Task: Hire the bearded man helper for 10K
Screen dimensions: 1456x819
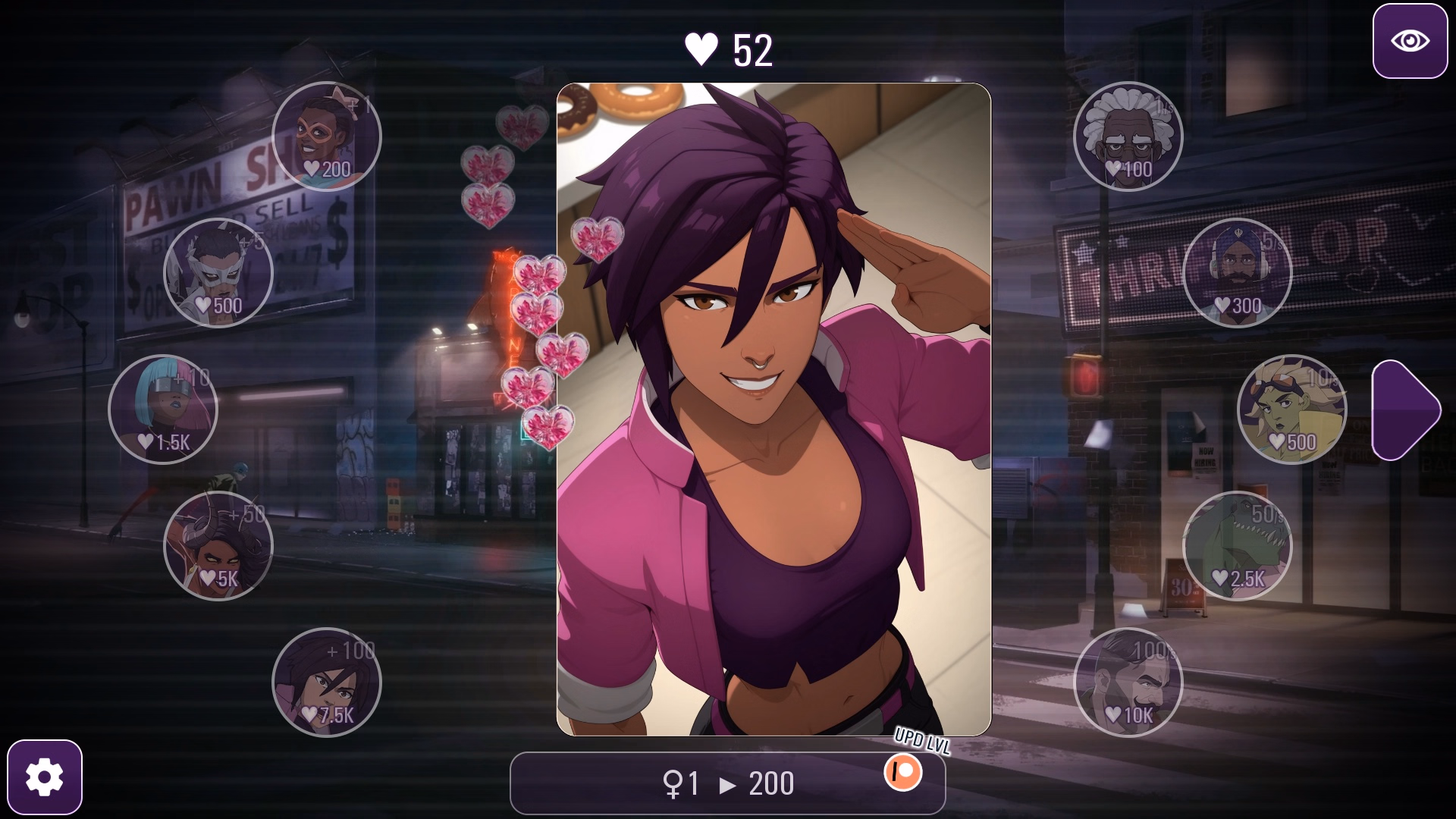Action: point(1128,682)
